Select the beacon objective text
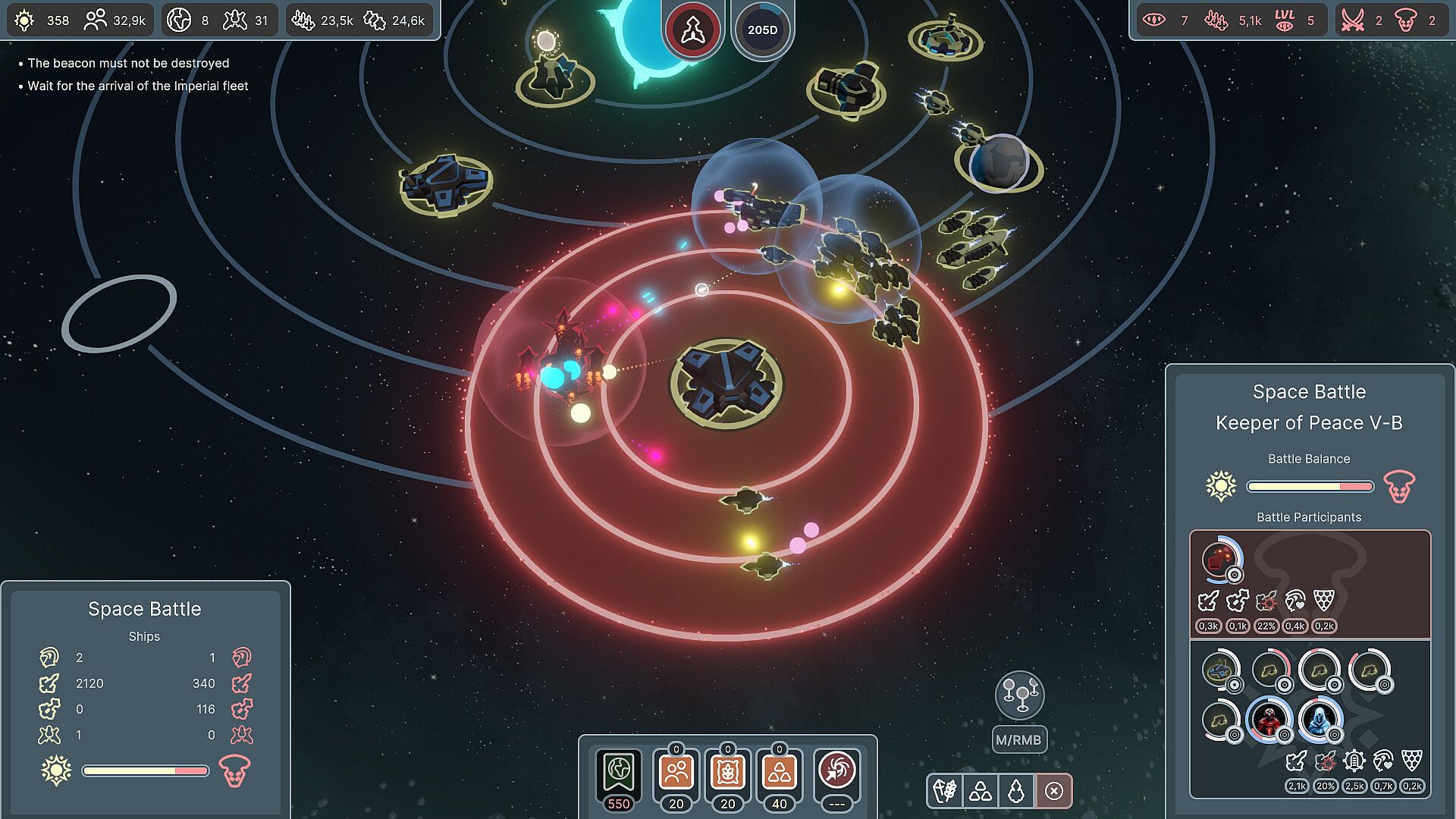This screenshot has height=819, width=1456. 128,64
